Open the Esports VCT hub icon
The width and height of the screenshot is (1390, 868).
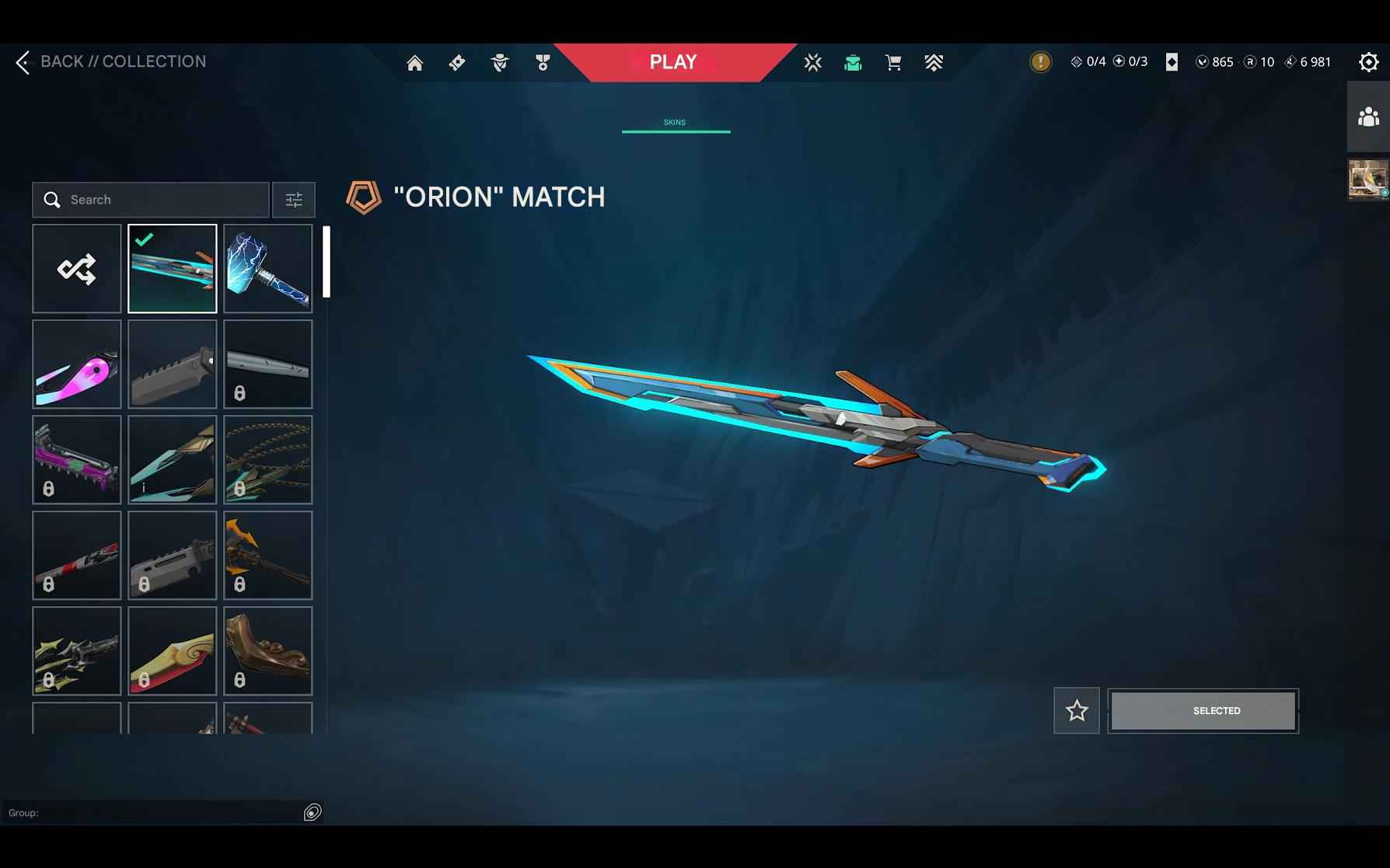(x=812, y=62)
